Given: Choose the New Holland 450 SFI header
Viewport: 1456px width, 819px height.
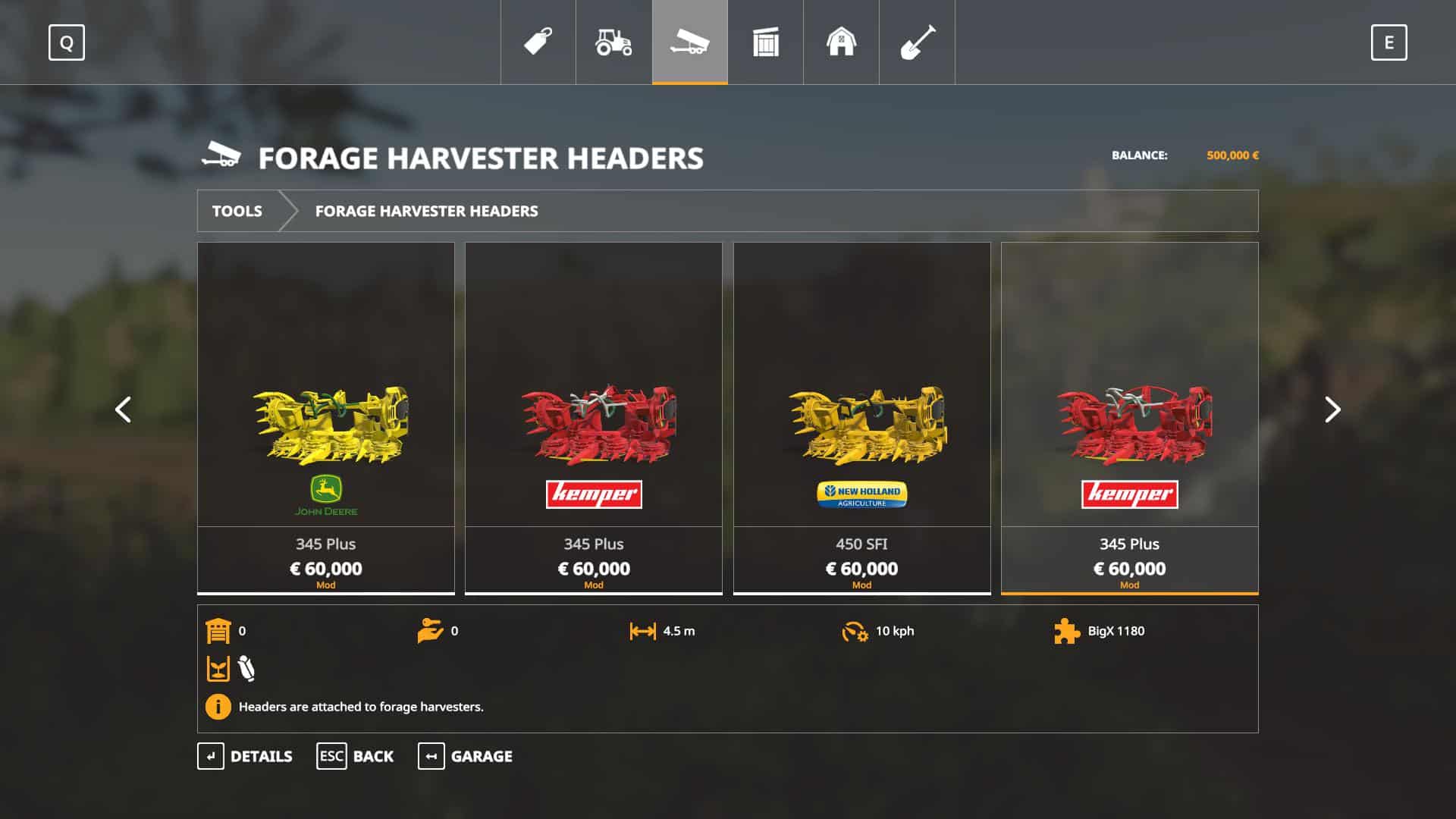Looking at the screenshot, I should 861,417.
